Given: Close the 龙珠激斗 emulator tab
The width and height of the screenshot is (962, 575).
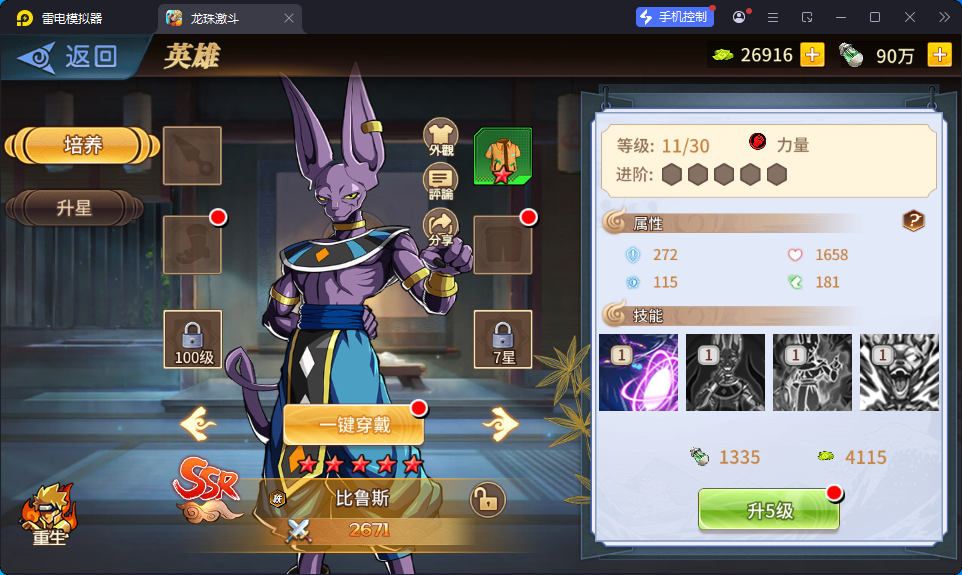Looking at the screenshot, I should [289, 18].
